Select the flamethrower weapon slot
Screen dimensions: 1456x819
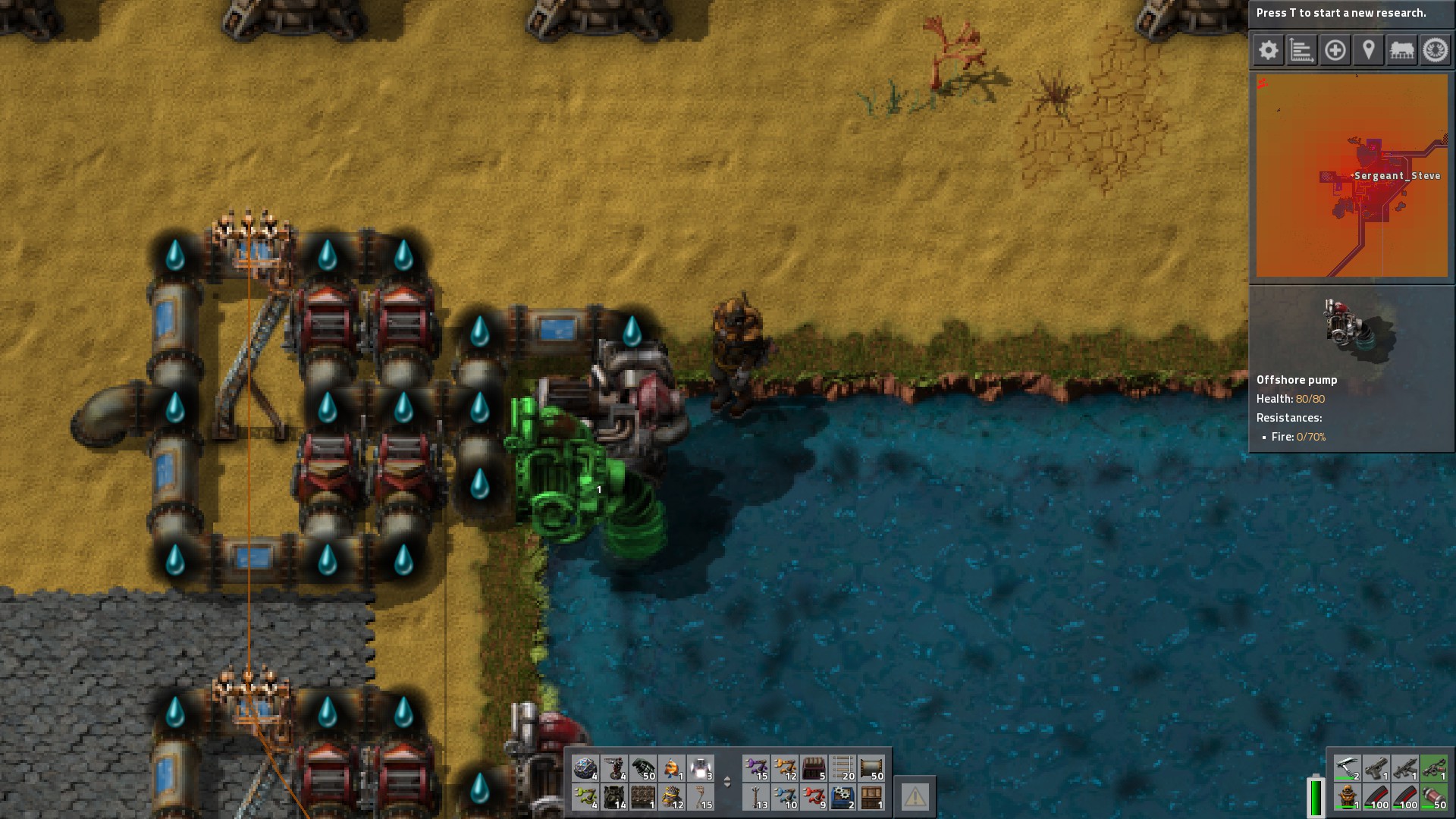(x=1433, y=768)
